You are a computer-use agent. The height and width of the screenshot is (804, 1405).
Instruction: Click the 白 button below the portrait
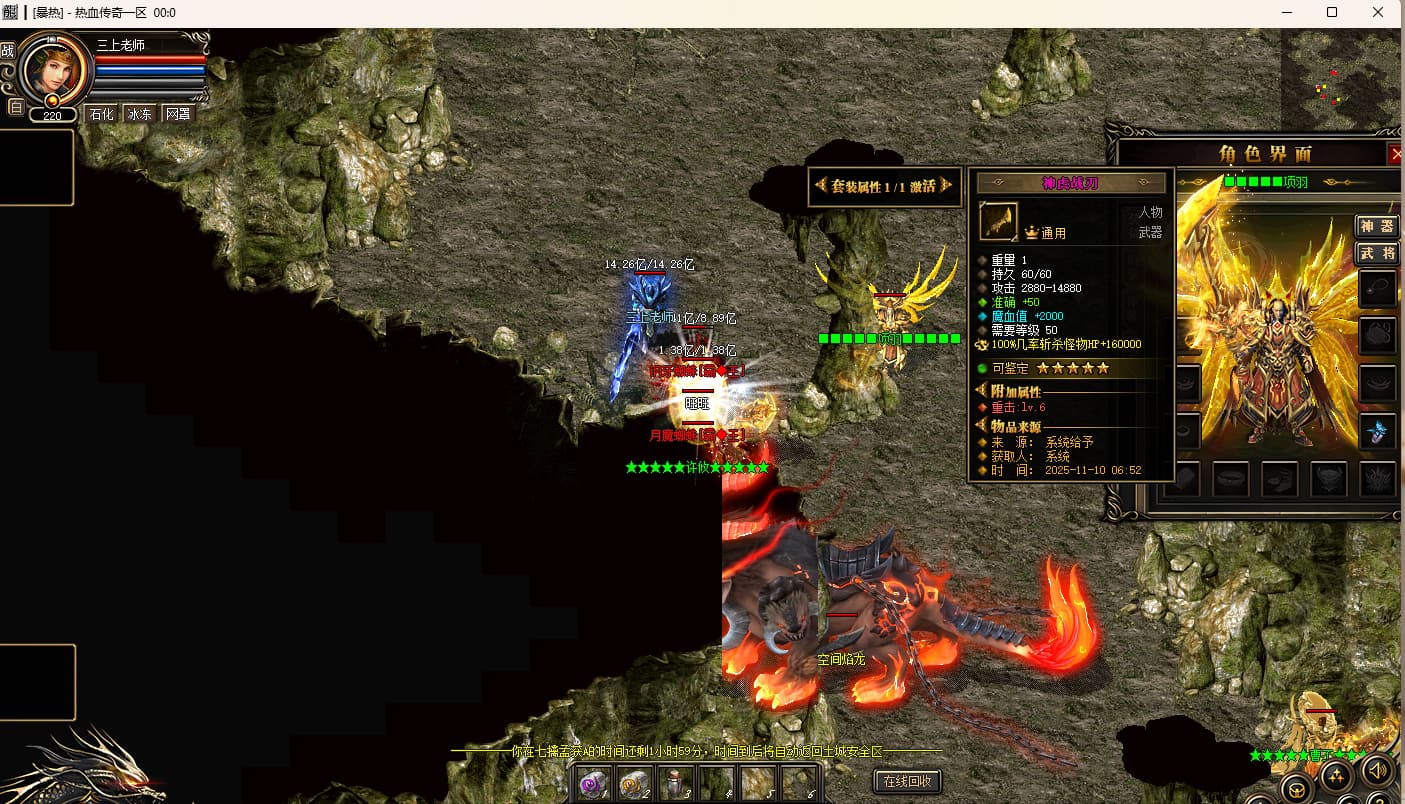click(15, 107)
